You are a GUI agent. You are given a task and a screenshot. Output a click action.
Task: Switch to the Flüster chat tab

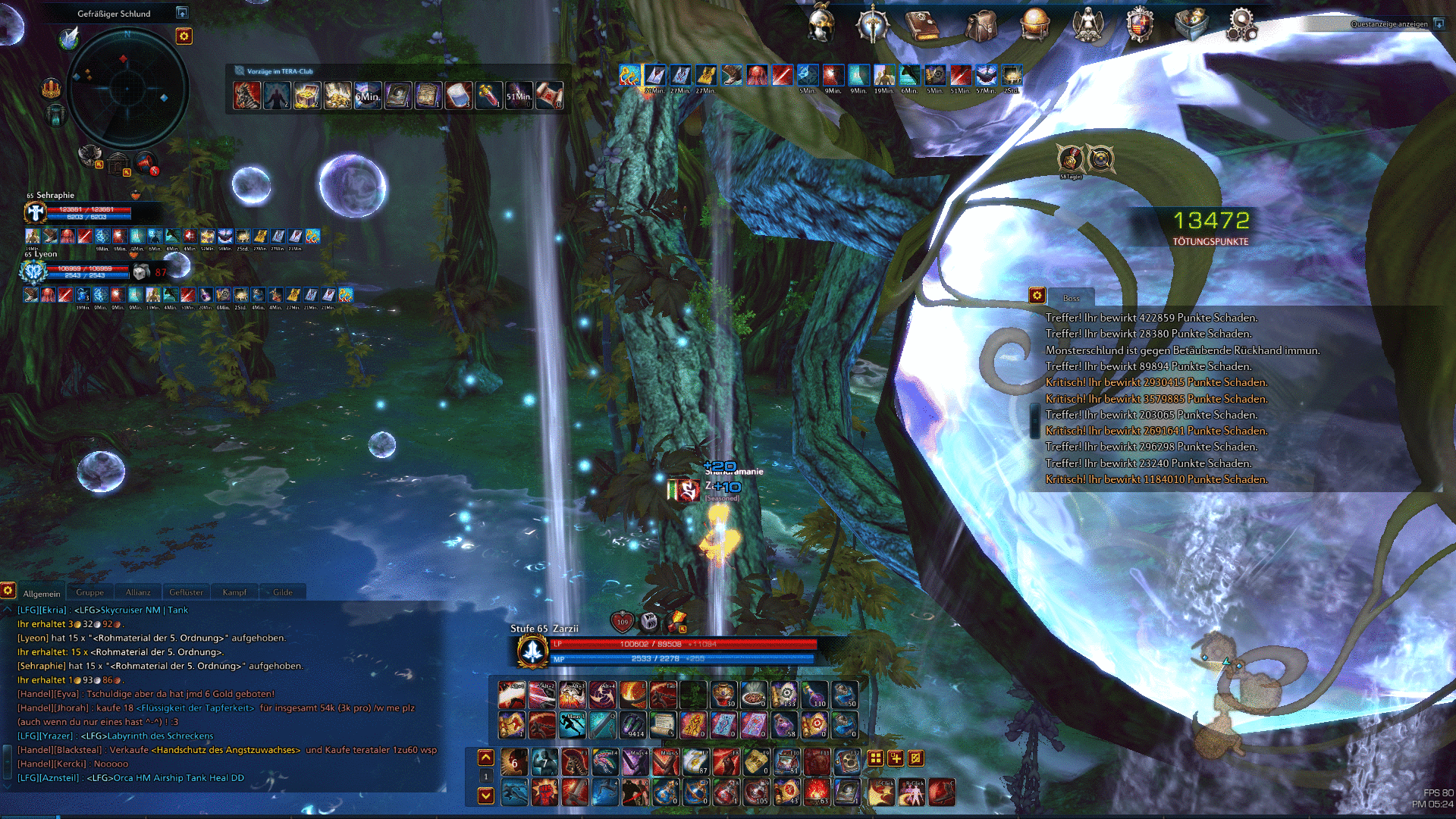(186, 592)
